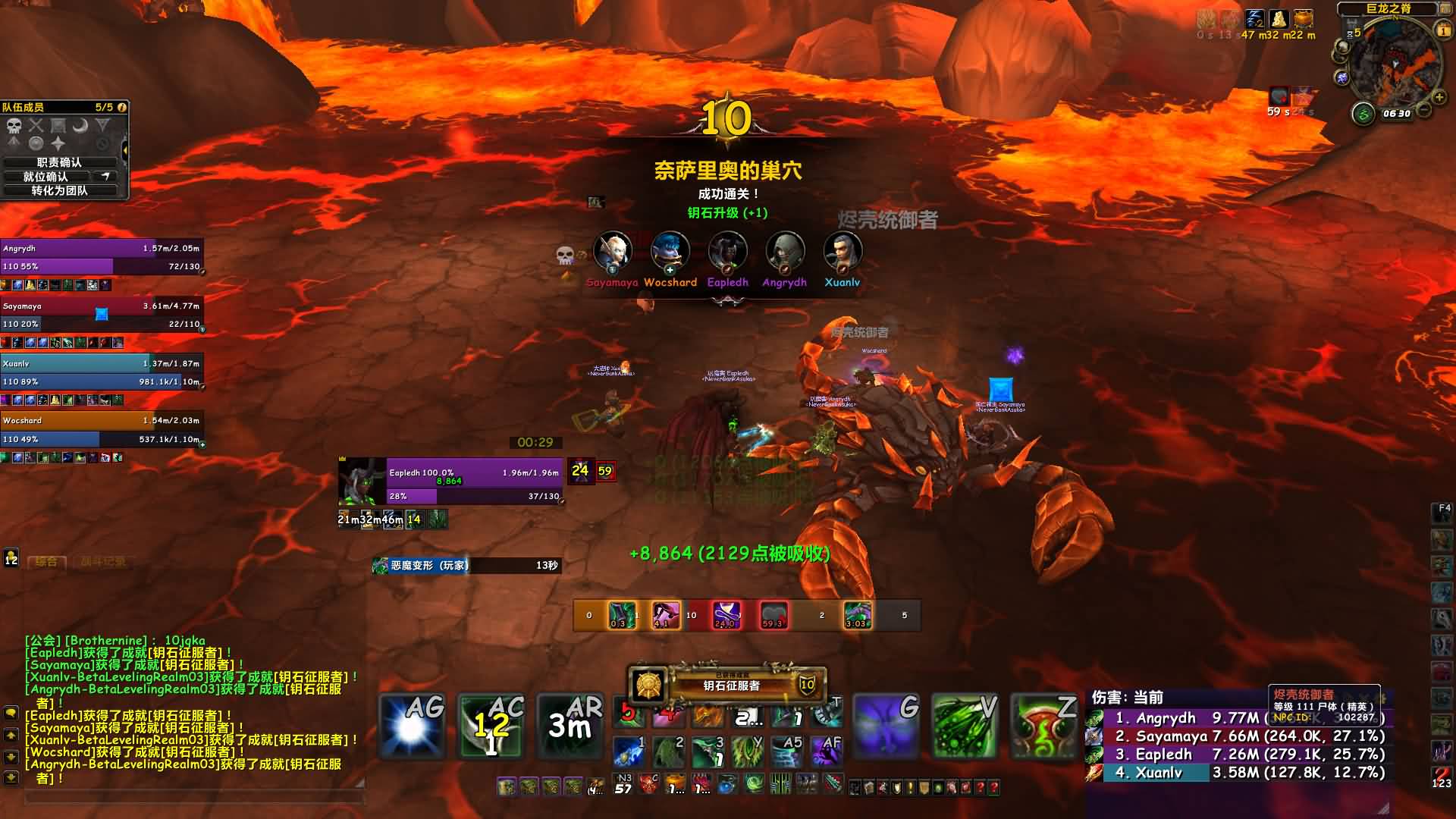Click the Eapledh player unit frame
Viewport: 1456px width, 819px height.
tap(474, 481)
